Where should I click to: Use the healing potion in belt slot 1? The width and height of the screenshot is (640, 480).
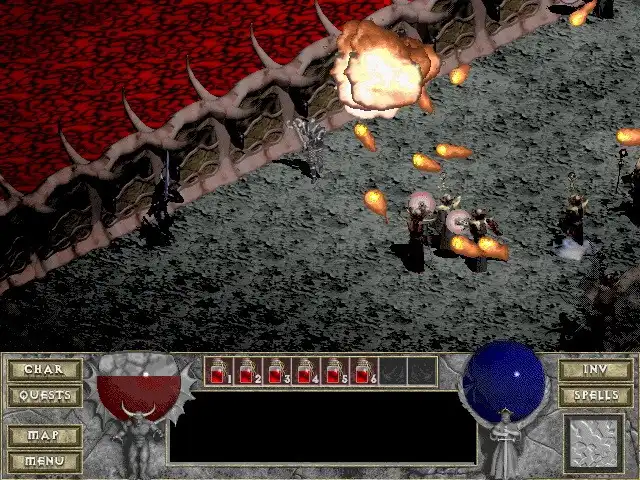tap(218, 371)
